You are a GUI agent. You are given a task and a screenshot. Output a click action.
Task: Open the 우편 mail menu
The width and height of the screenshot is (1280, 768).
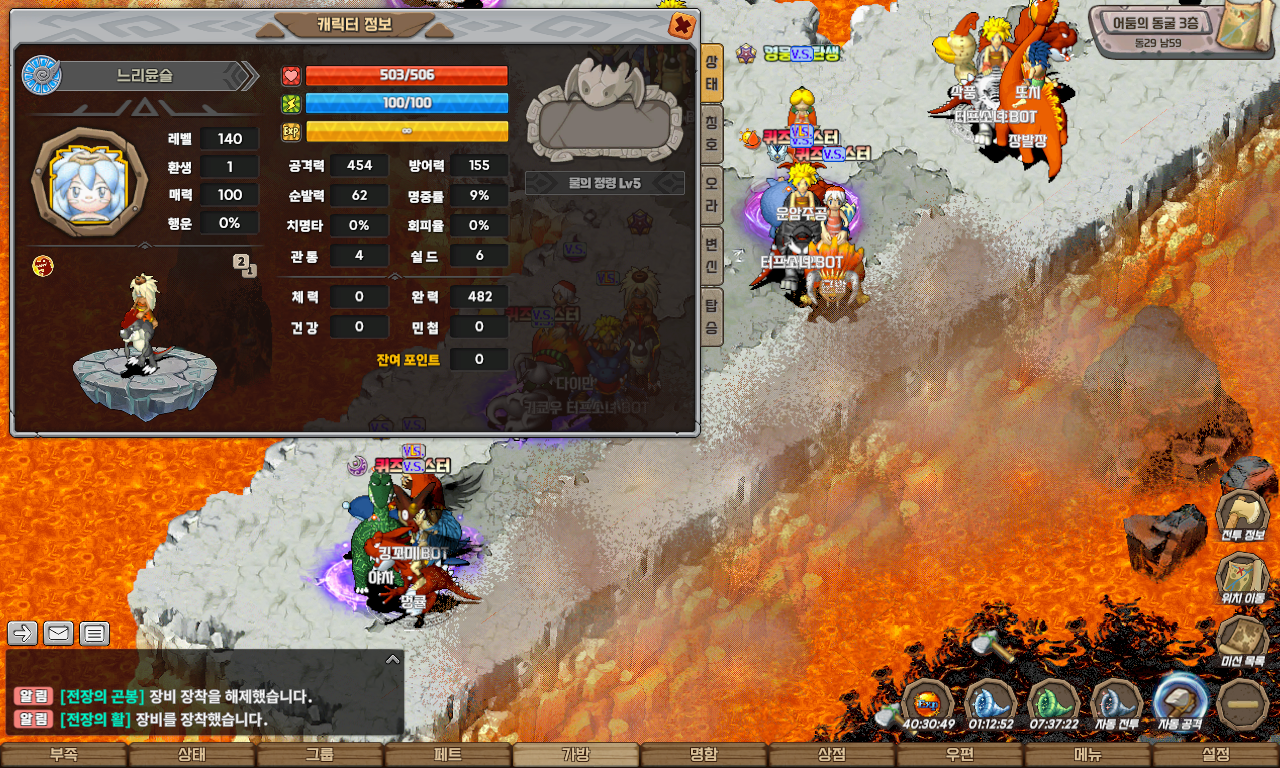pos(960,755)
